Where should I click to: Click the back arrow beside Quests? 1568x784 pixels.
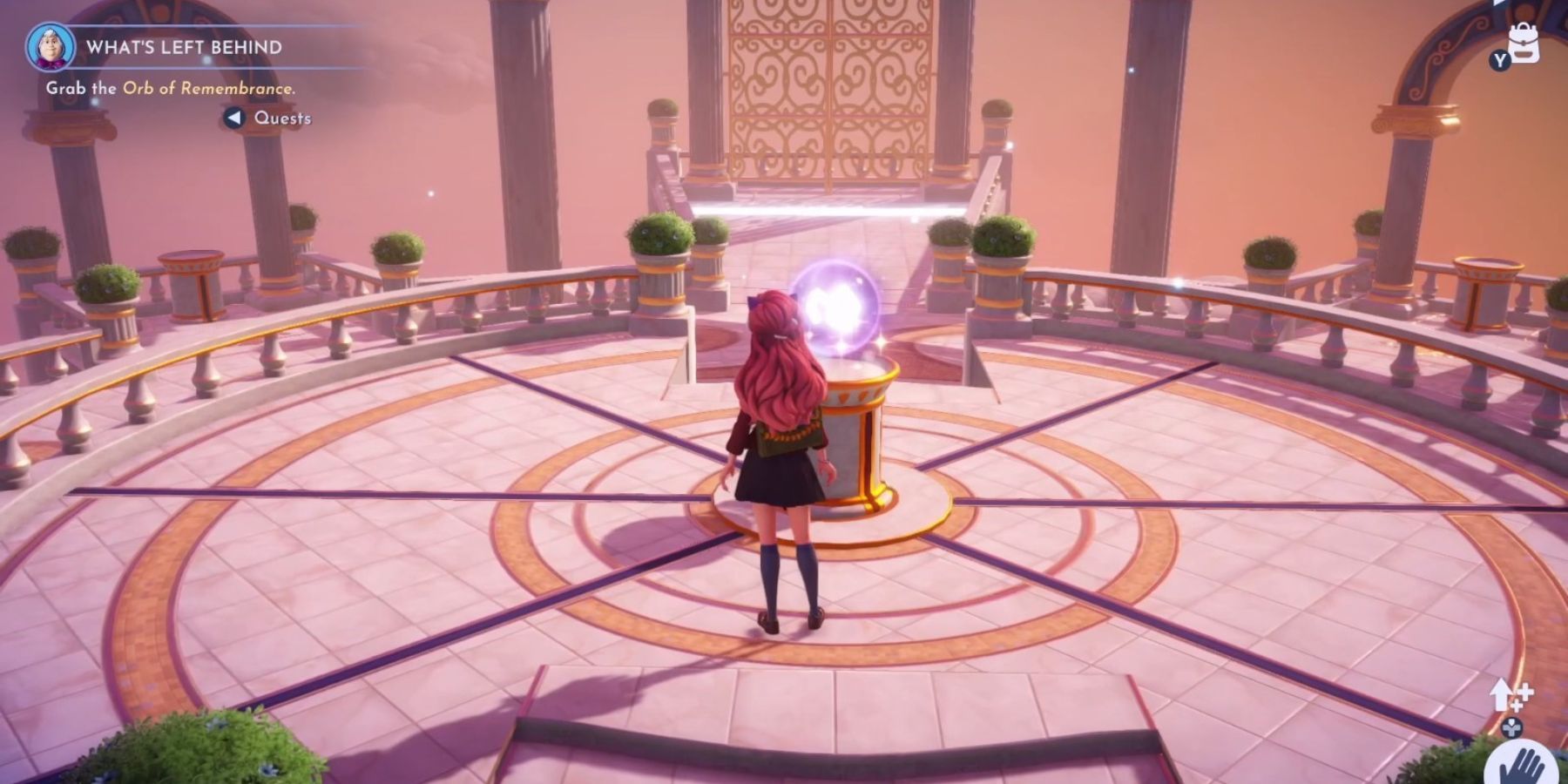[233, 118]
